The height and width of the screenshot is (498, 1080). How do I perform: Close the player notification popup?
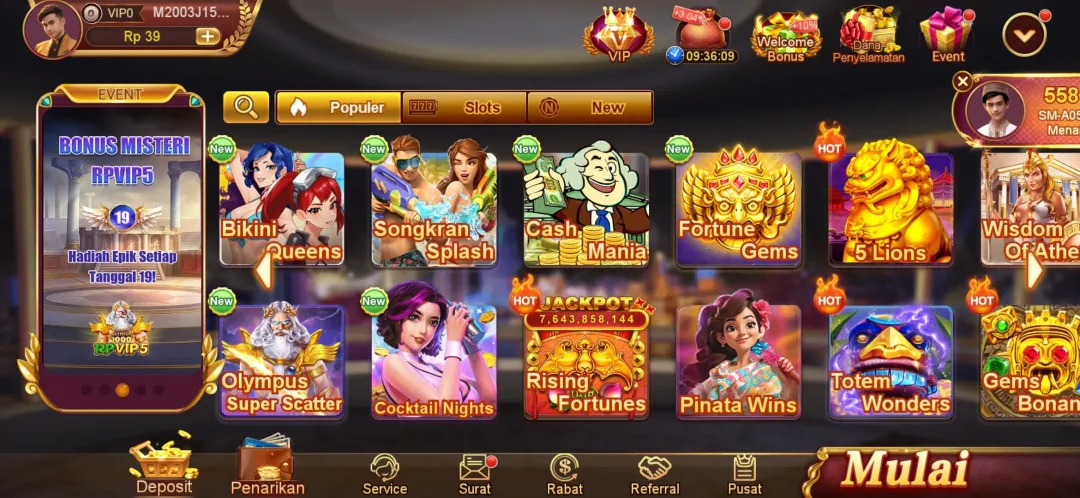click(962, 82)
